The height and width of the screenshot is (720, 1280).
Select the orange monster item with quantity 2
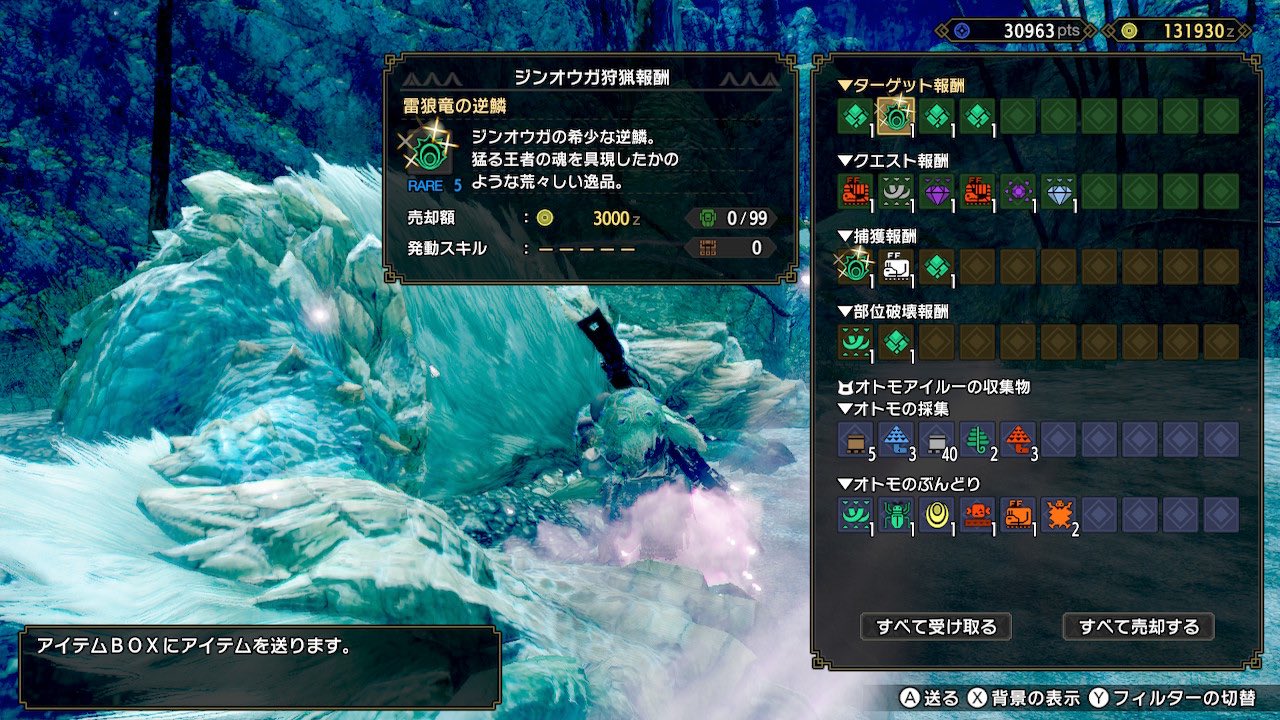tap(1058, 514)
